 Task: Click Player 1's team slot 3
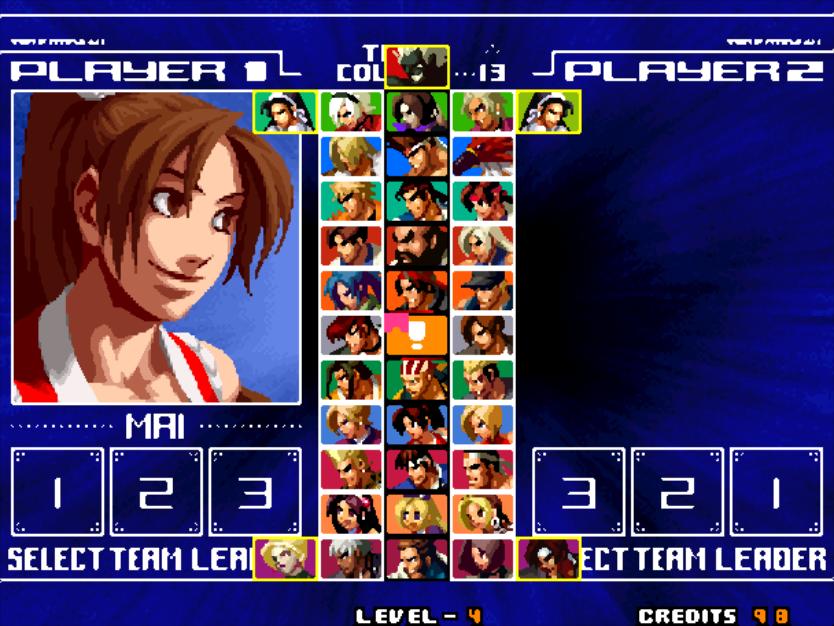(254, 492)
